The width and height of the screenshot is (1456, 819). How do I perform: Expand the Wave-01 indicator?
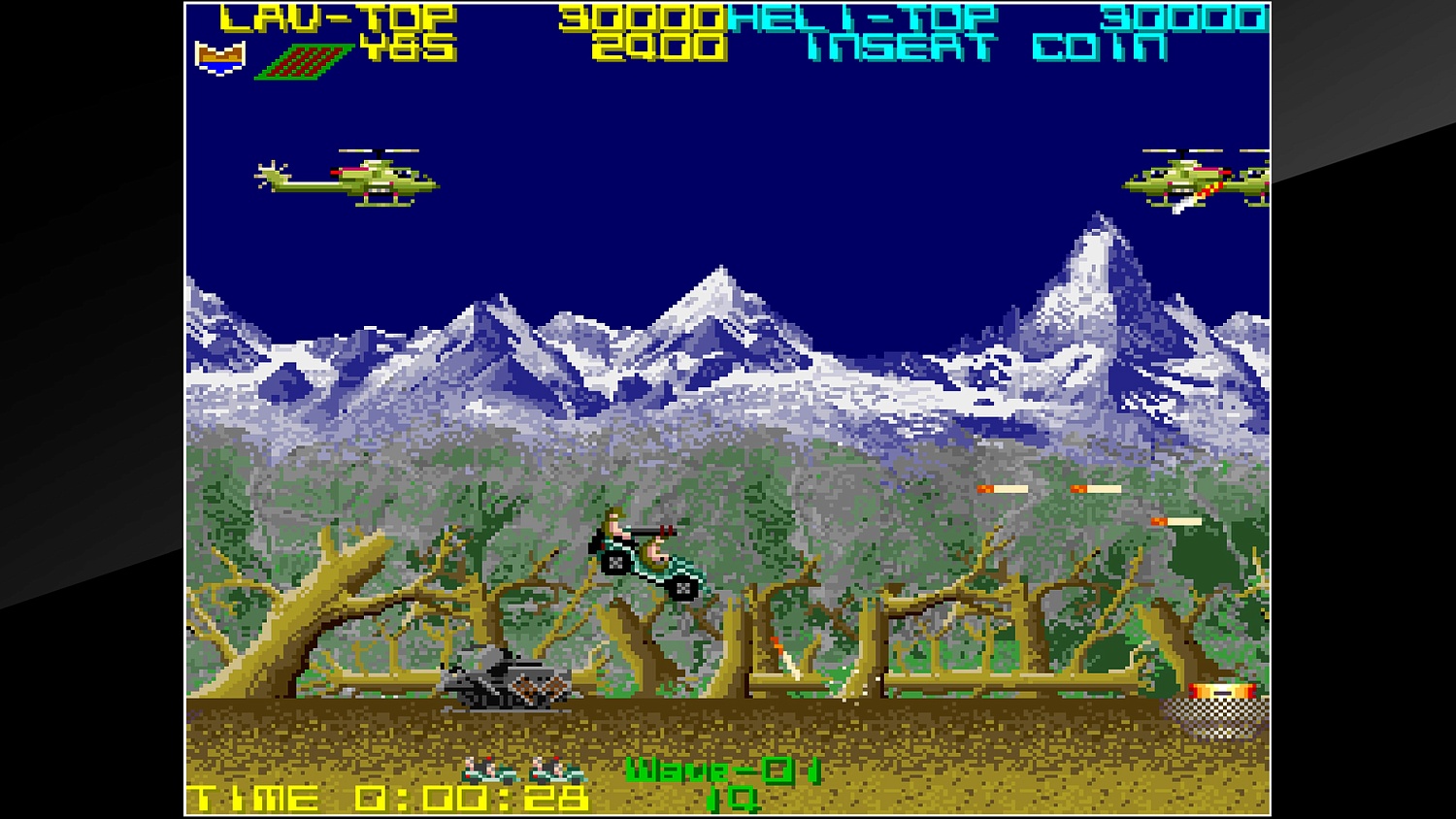tap(723, 770)
